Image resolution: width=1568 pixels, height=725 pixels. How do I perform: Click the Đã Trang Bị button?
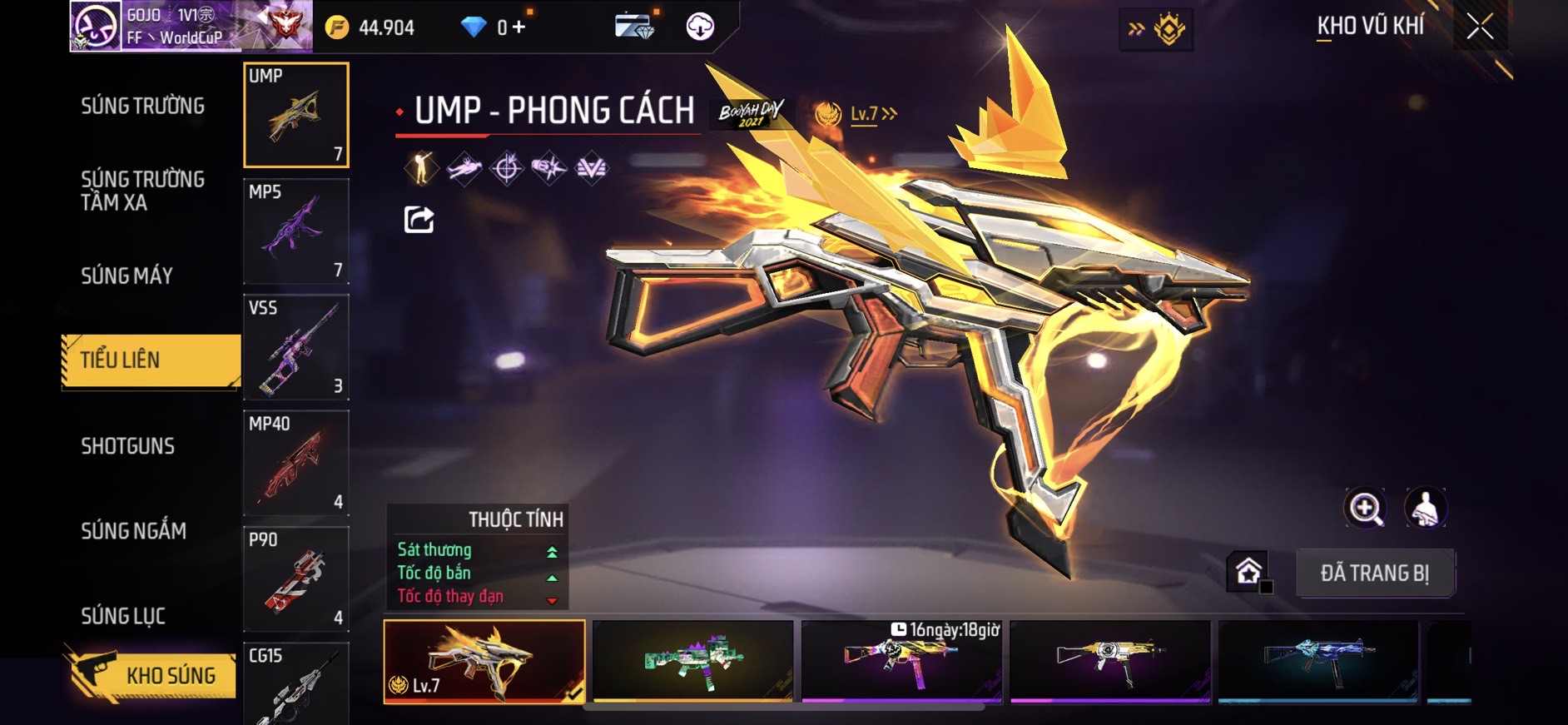[1374, 573]
